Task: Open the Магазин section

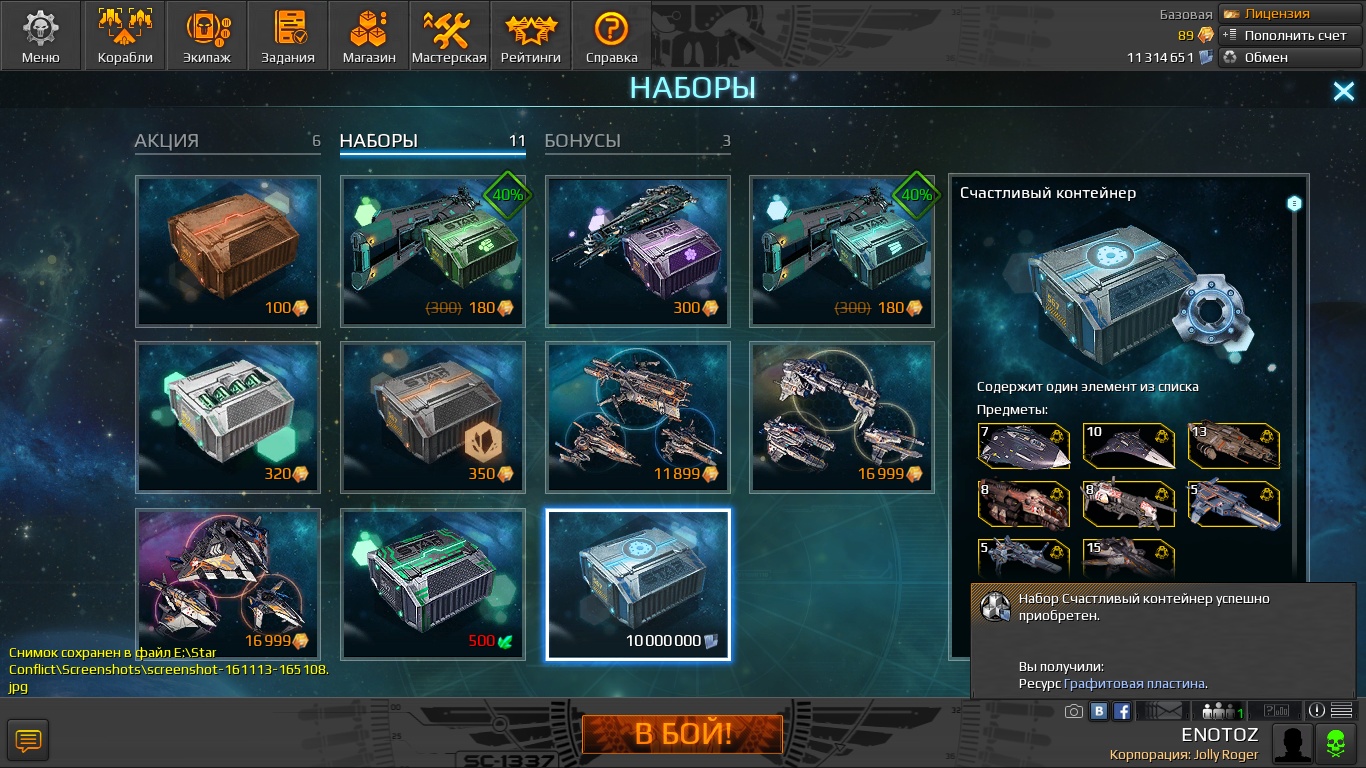Action: (x=369, y=36)
